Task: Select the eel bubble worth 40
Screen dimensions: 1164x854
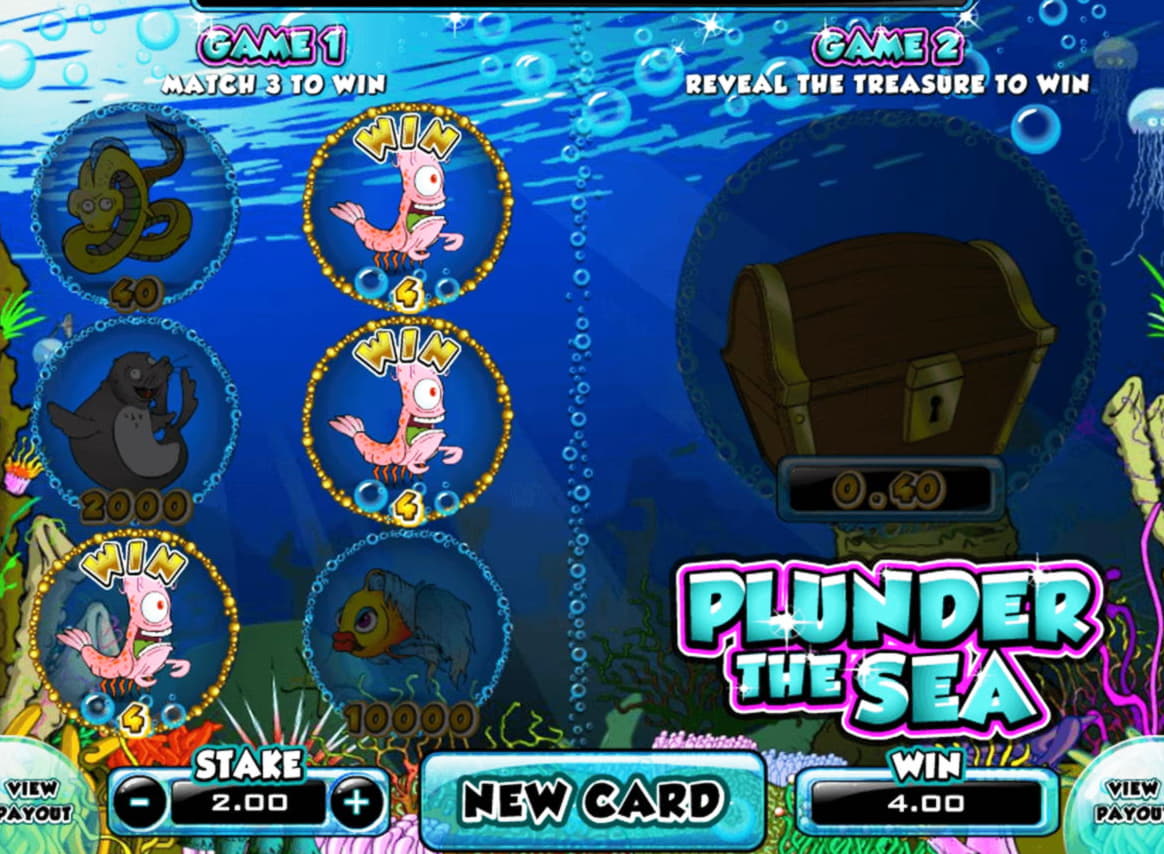Action: tap(134, 205)
